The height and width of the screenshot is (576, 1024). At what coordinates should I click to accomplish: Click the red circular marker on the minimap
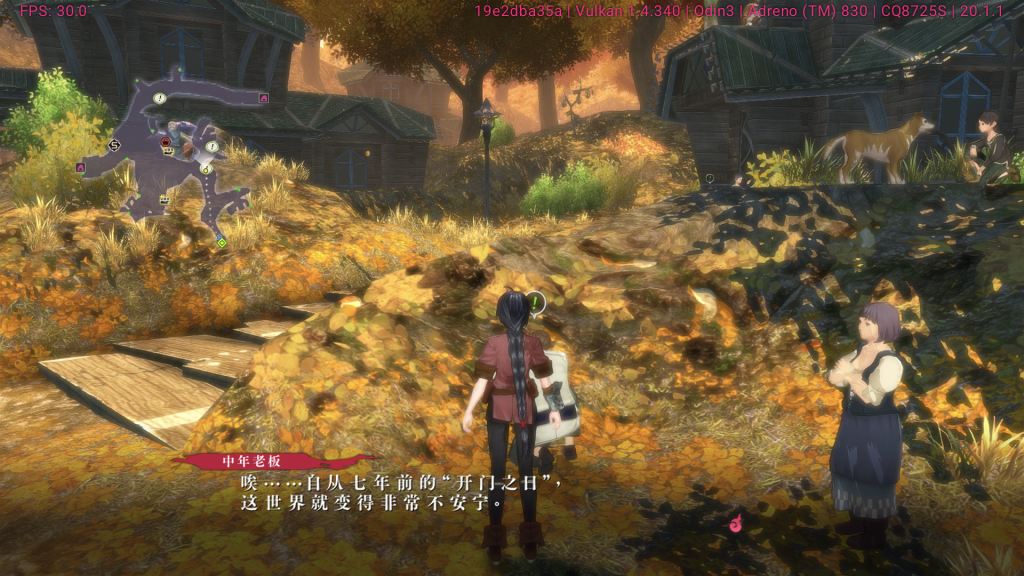tap(166, 142)
